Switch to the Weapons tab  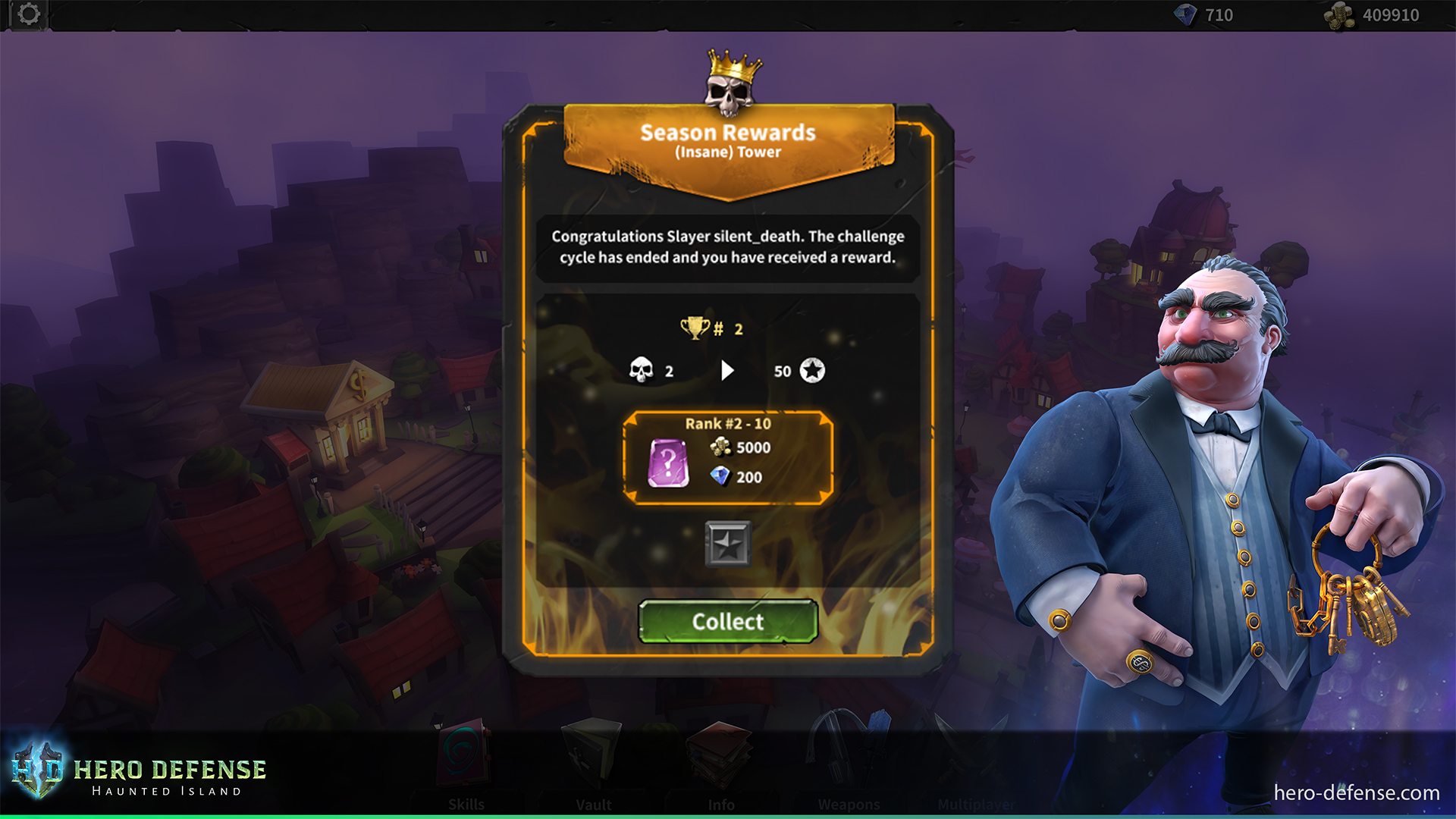849,804
